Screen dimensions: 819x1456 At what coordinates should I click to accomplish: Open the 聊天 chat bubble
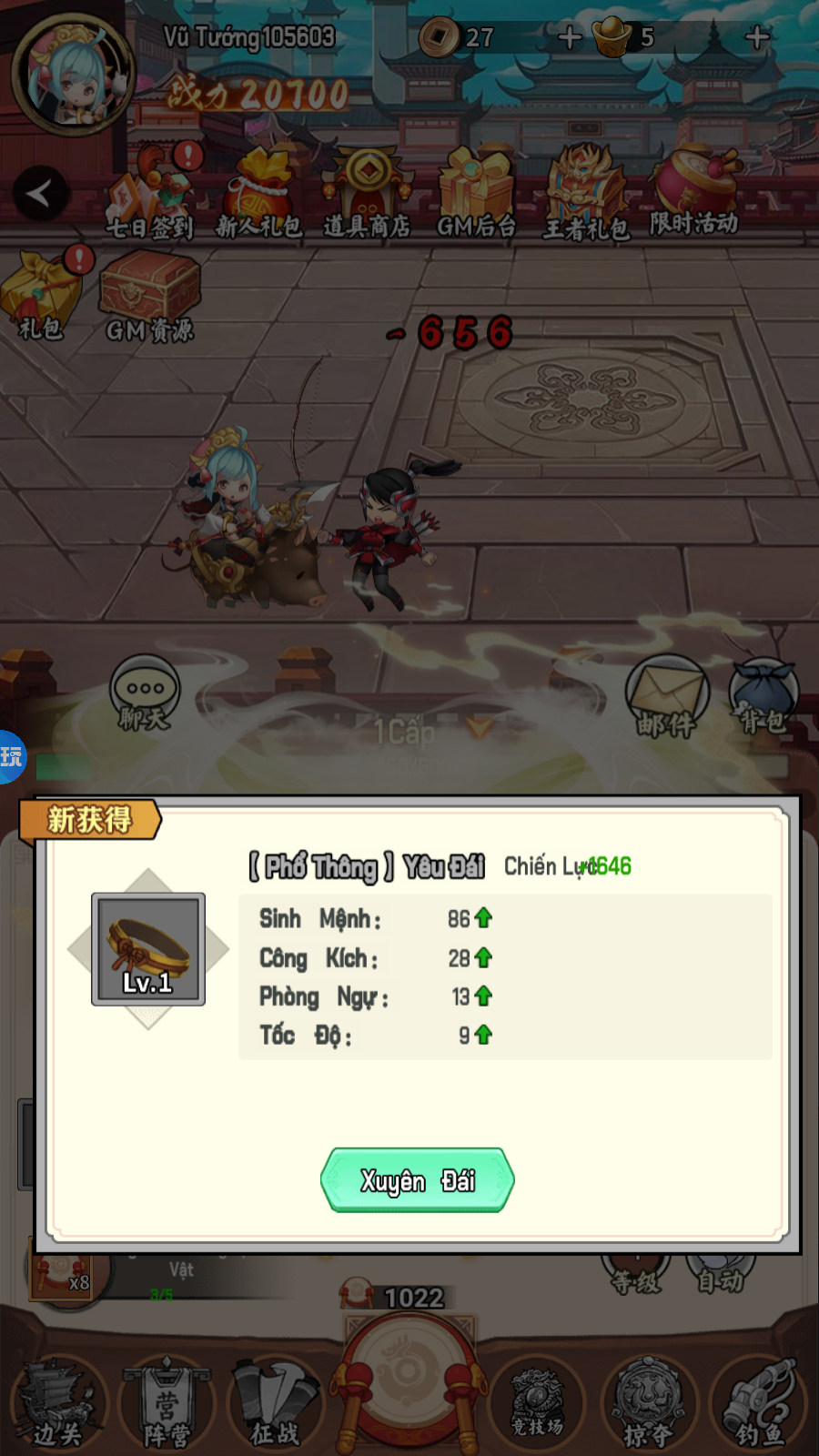(145, 693)
